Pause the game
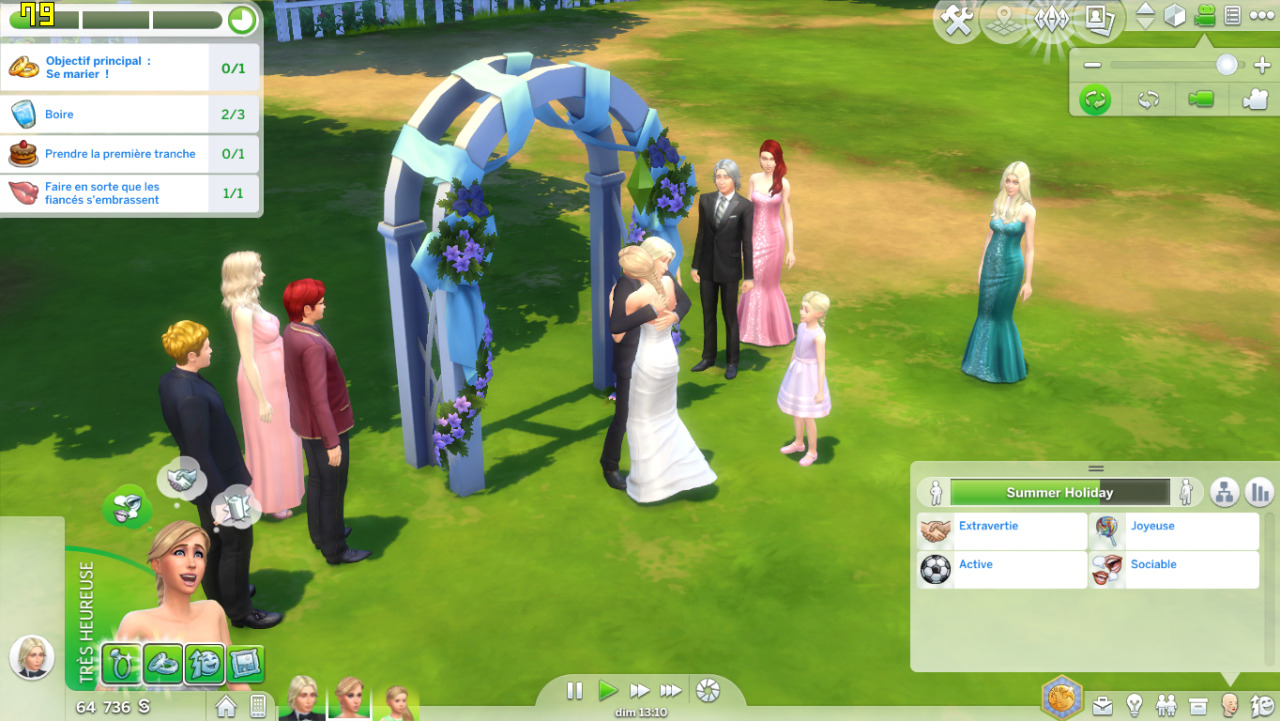Image resolution: width=1280 pixels, height=721 pixels. pyautogui.click(x=574, y=690)
